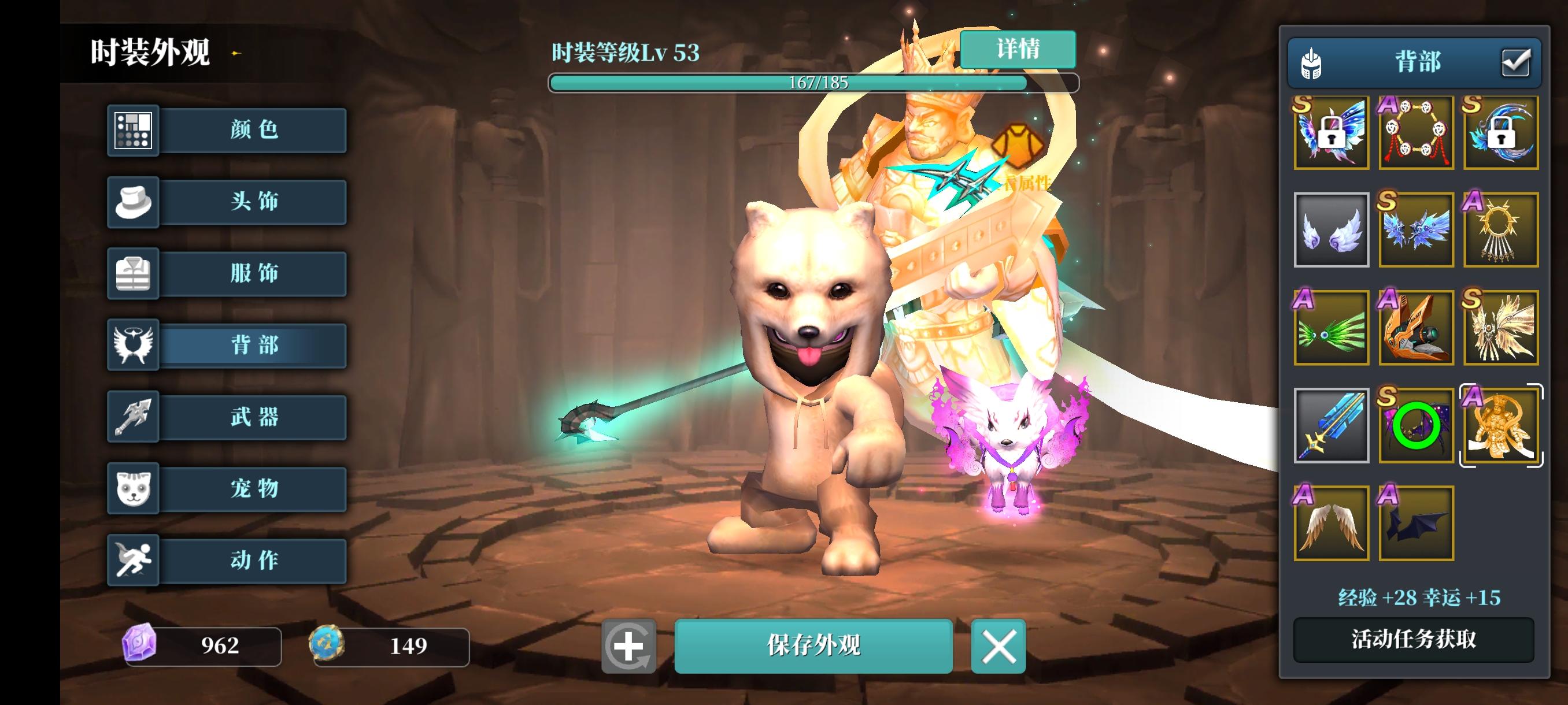Equip the golden Buddha statue back item
1568x705 pixels.
[1502, 426]
